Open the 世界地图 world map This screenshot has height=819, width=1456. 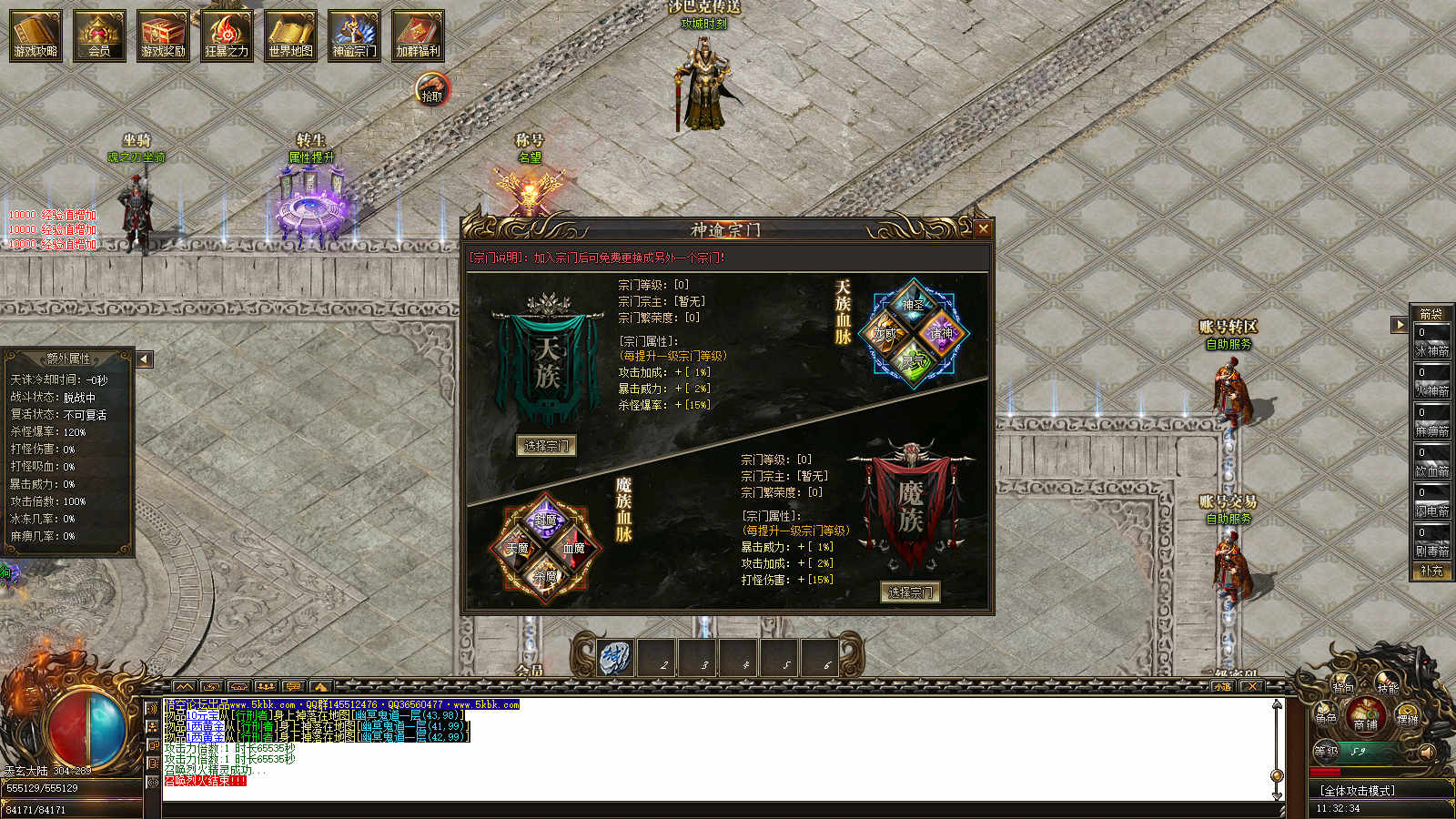click(x=290, y=35)
